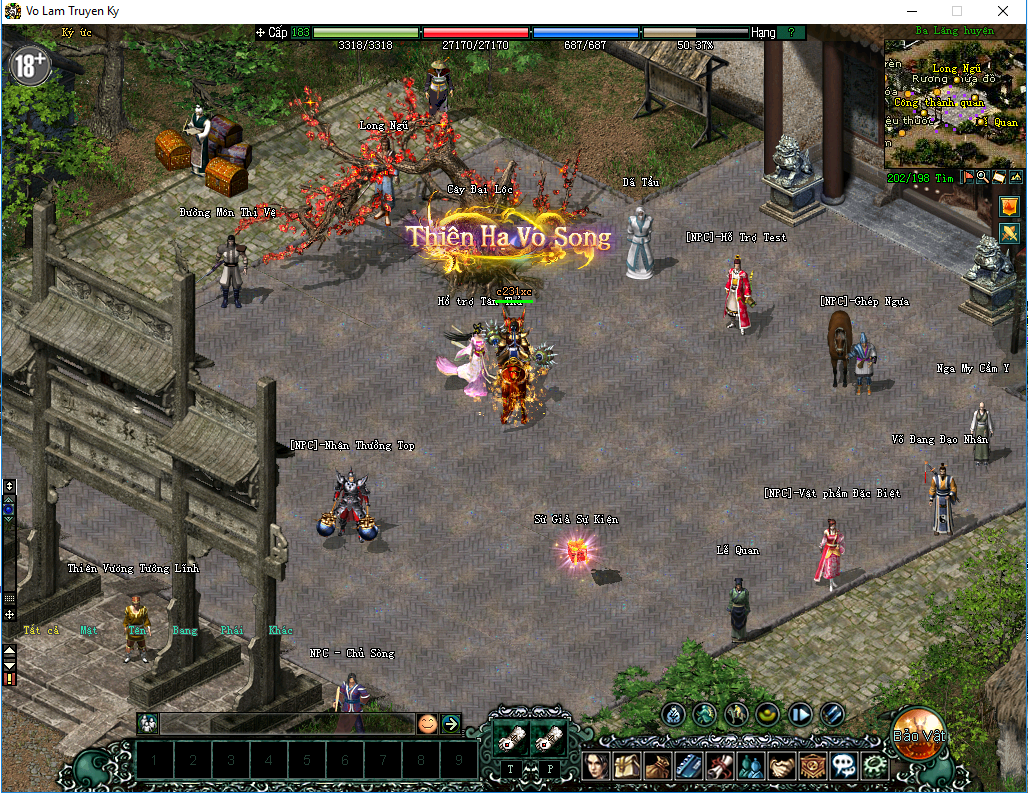1028x793 pixels.
Task: Click the gold ingot round button
Action: click(768, 714)
